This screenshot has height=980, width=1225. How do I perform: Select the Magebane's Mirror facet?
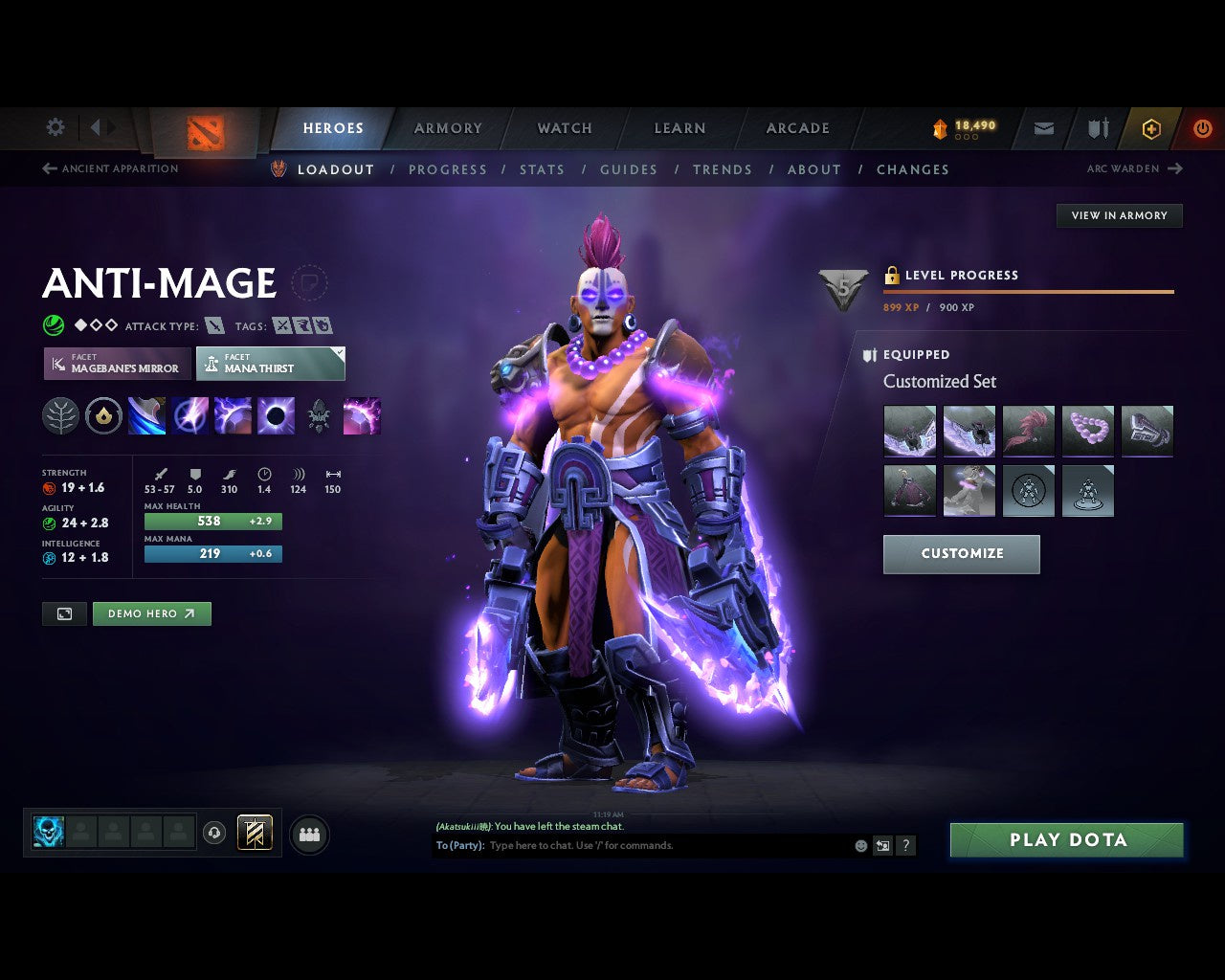(116, 364)
